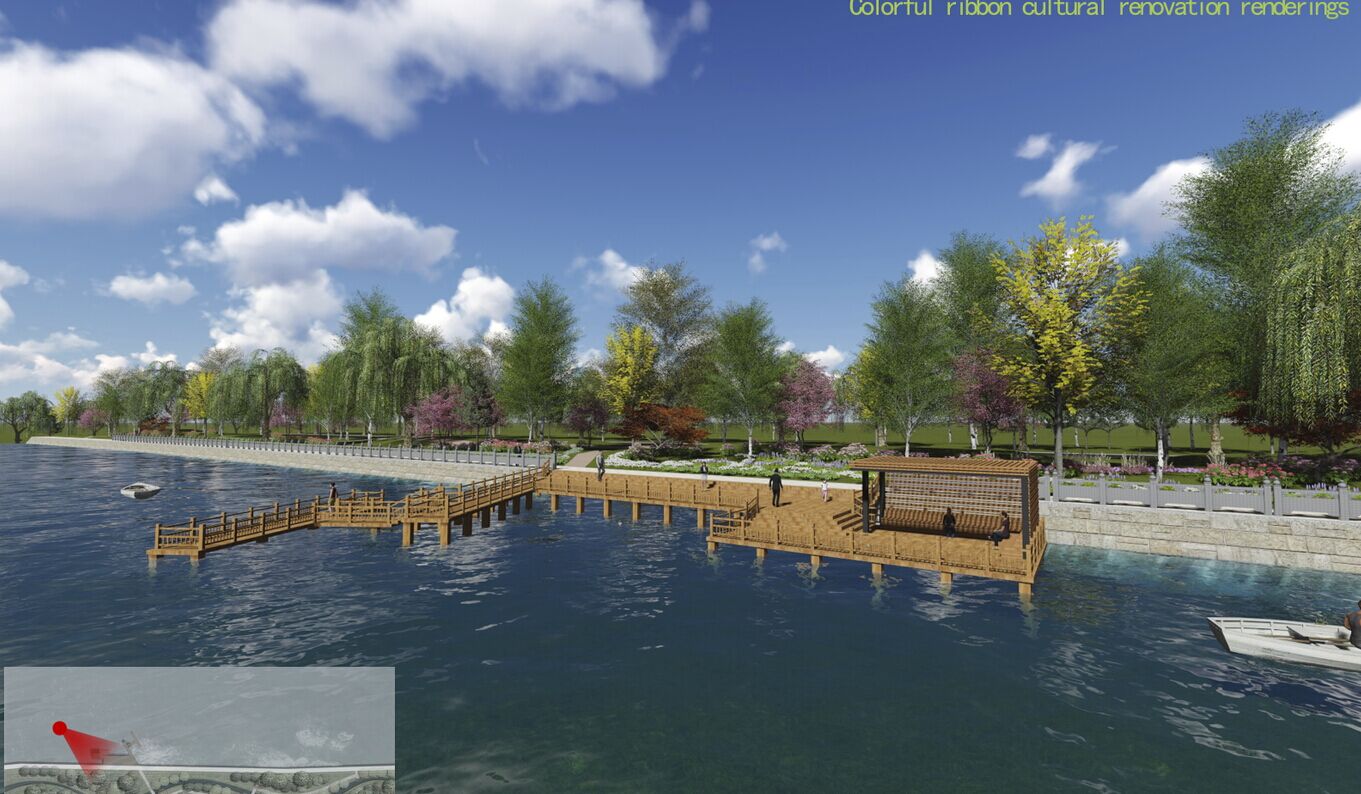
Task: Select the red camera marker on the minimap
Action: pos(60,728)
